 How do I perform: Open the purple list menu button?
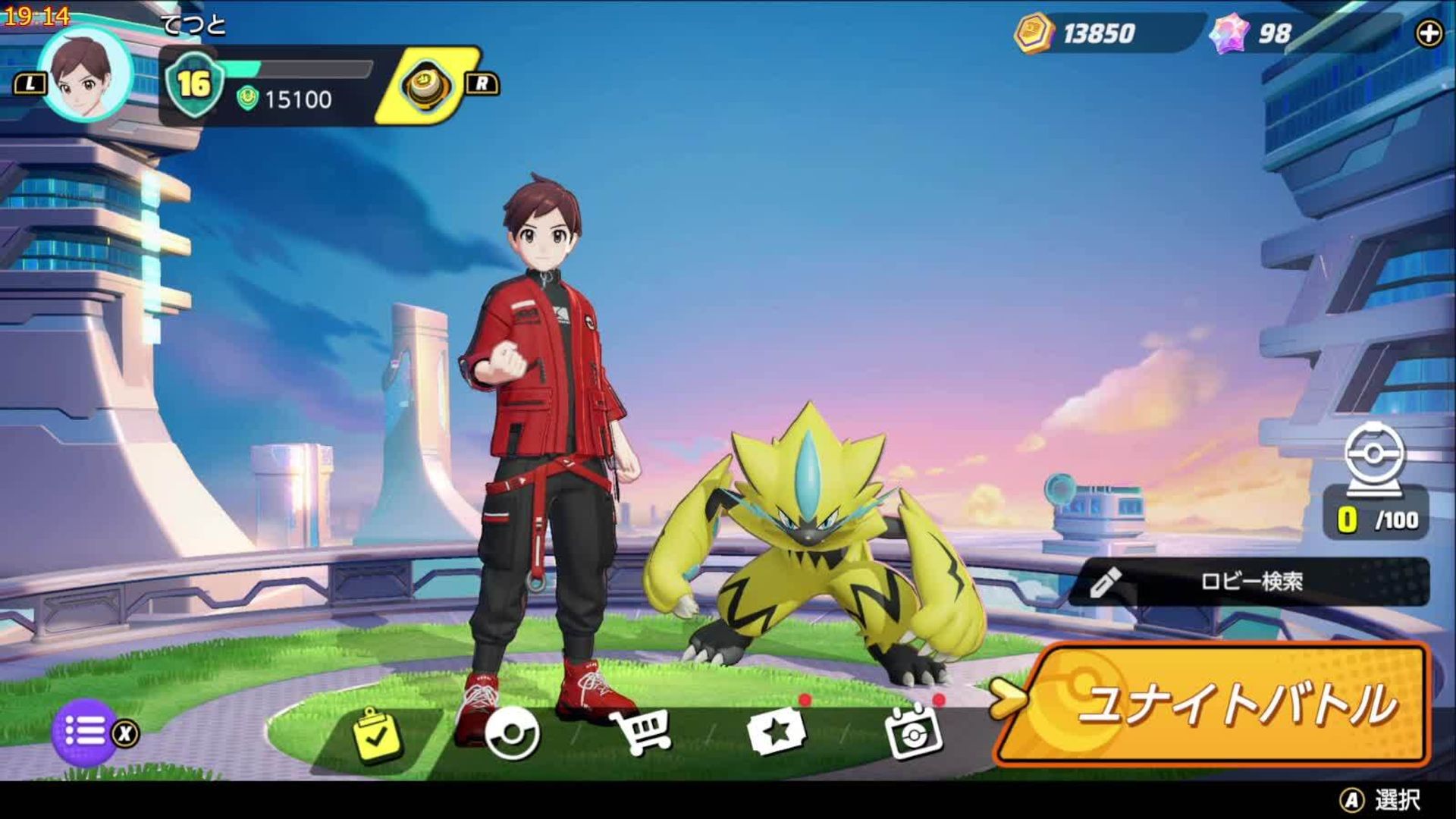click(x=84, y=732)
